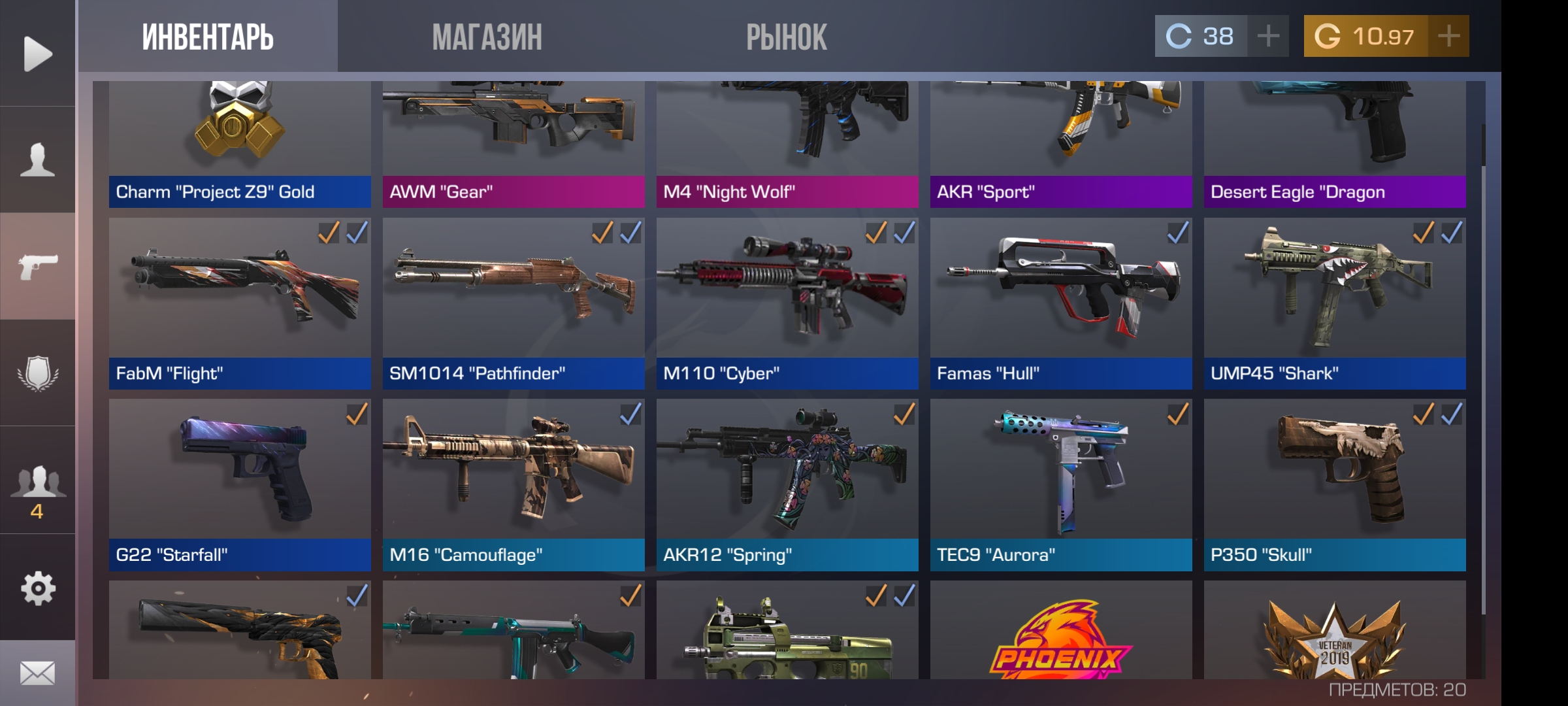
Task: Choose the M4 "Night Wolf" skin
Action: point(787,144)
